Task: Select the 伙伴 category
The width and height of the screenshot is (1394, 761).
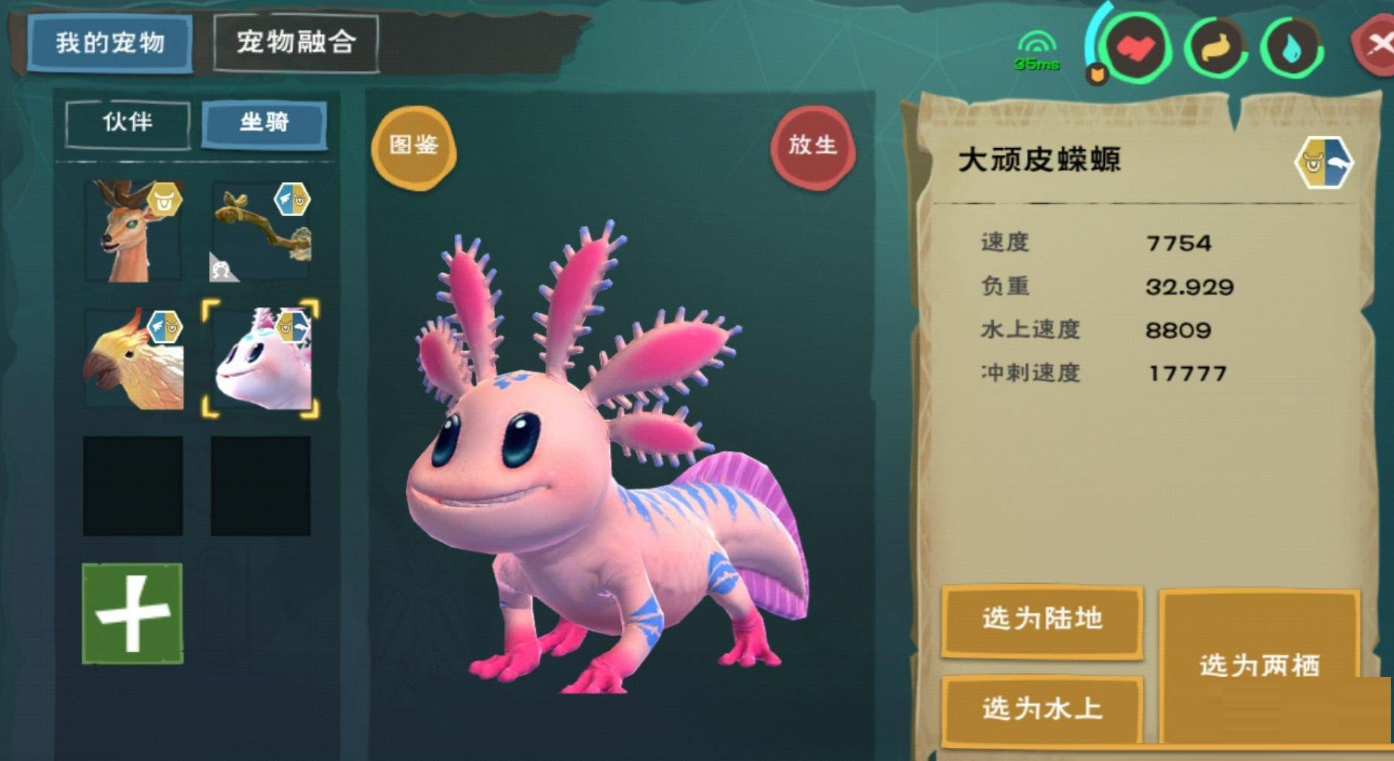Action: [x=128, y=124]
